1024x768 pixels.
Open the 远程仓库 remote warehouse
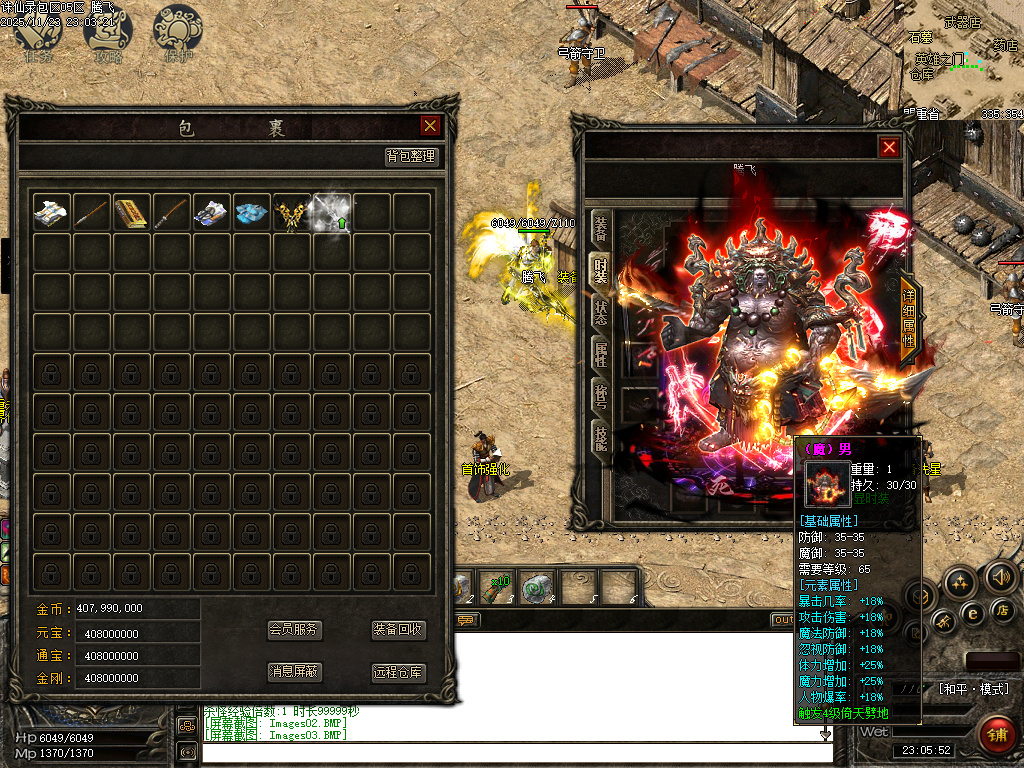pyautogui.click(x=399, y=673)
